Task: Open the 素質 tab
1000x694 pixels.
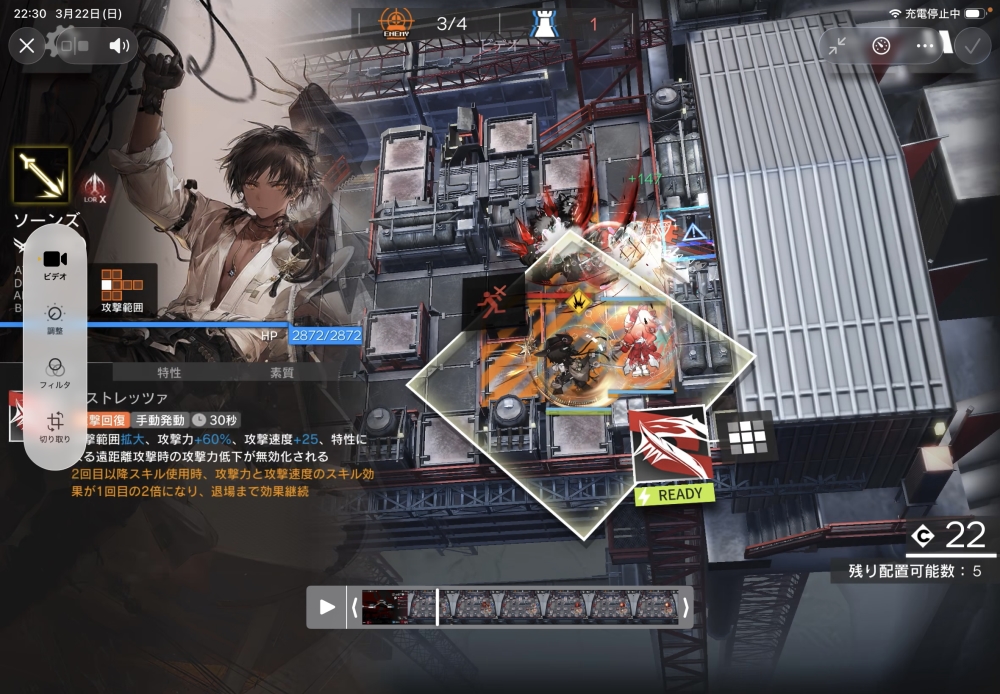Action: click(283, 372)
